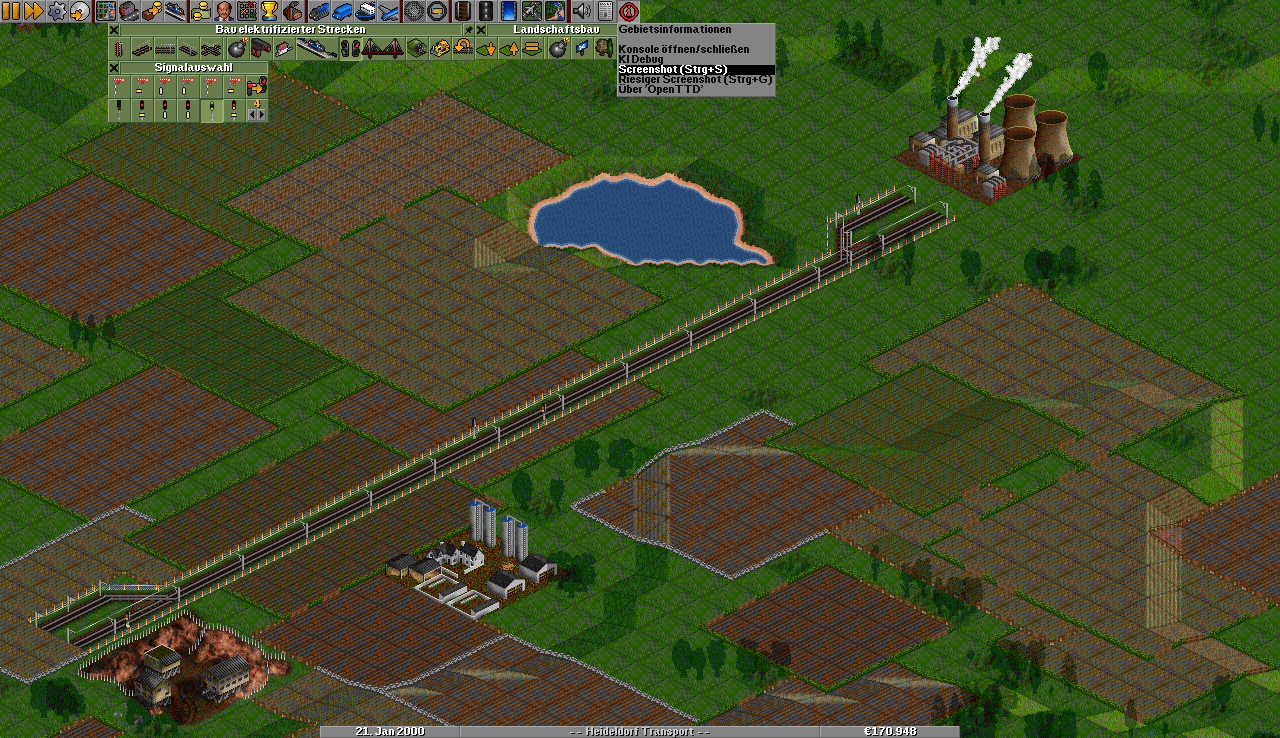Close the 'Landschaftsbau' toolbar window
Viewport: 1280px width, 738px height.
(480, 30)
